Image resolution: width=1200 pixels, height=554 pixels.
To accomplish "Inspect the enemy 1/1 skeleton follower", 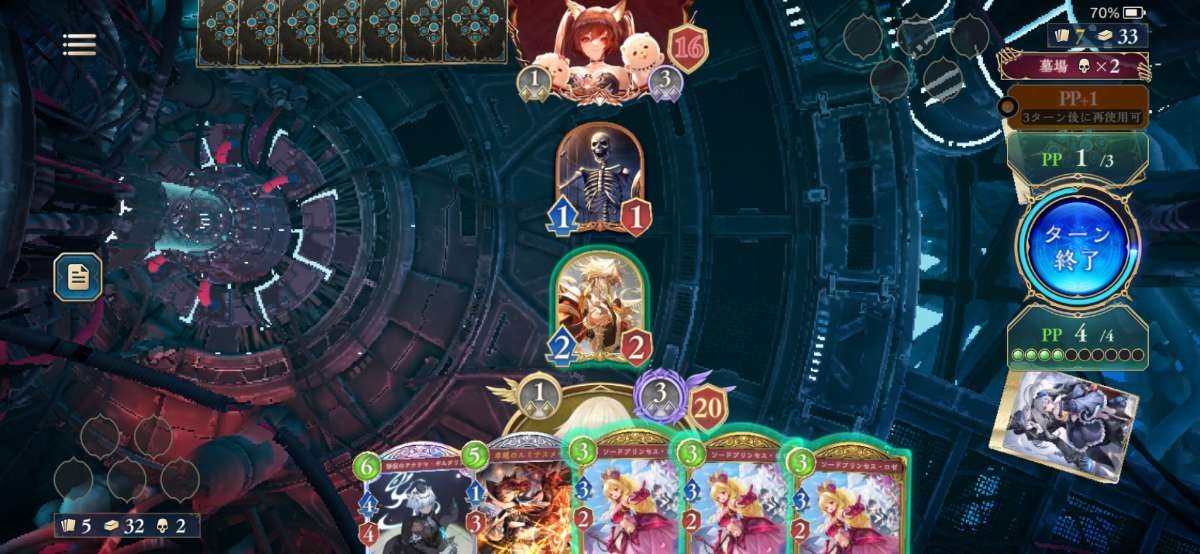I will [599, 178].
